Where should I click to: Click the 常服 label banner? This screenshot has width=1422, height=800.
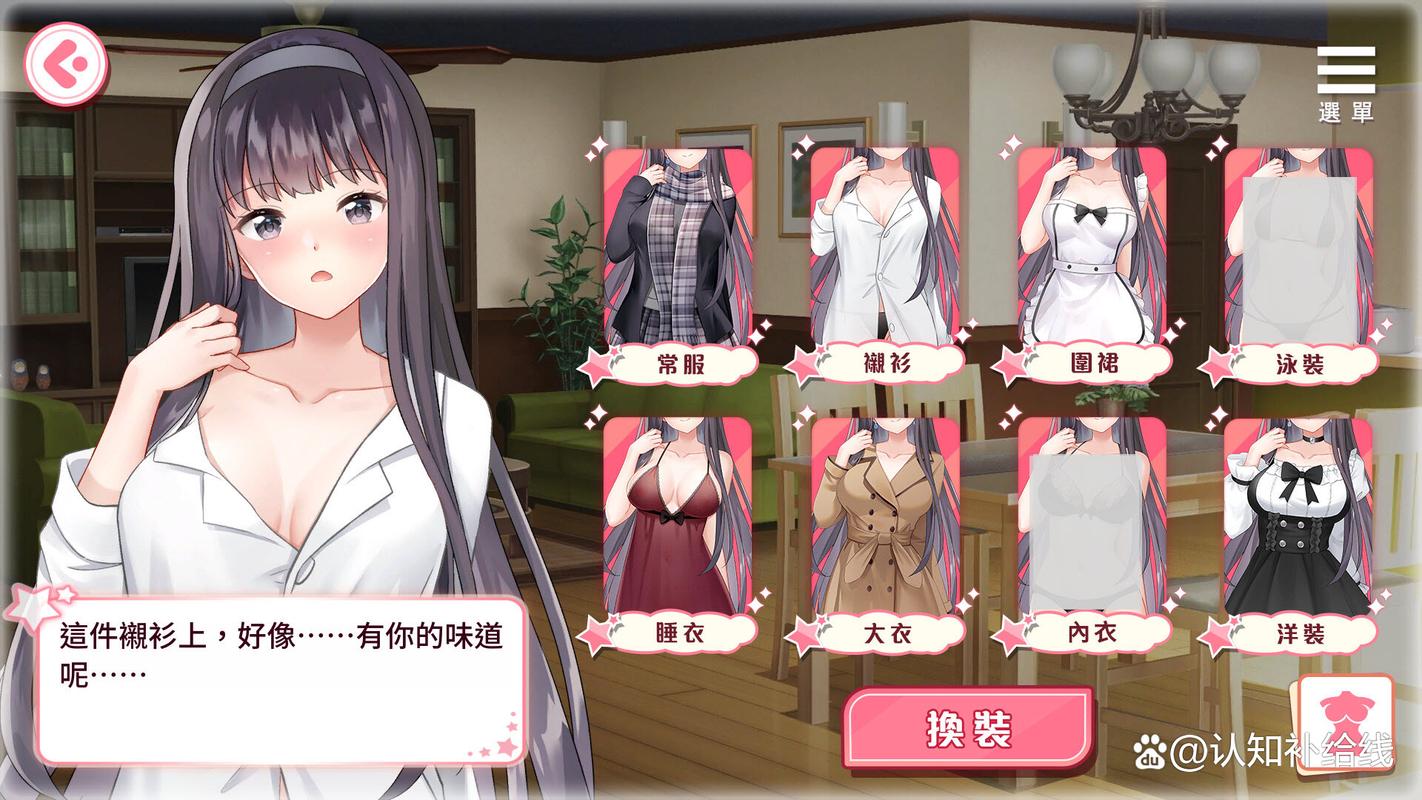click(x=687, y=366)
